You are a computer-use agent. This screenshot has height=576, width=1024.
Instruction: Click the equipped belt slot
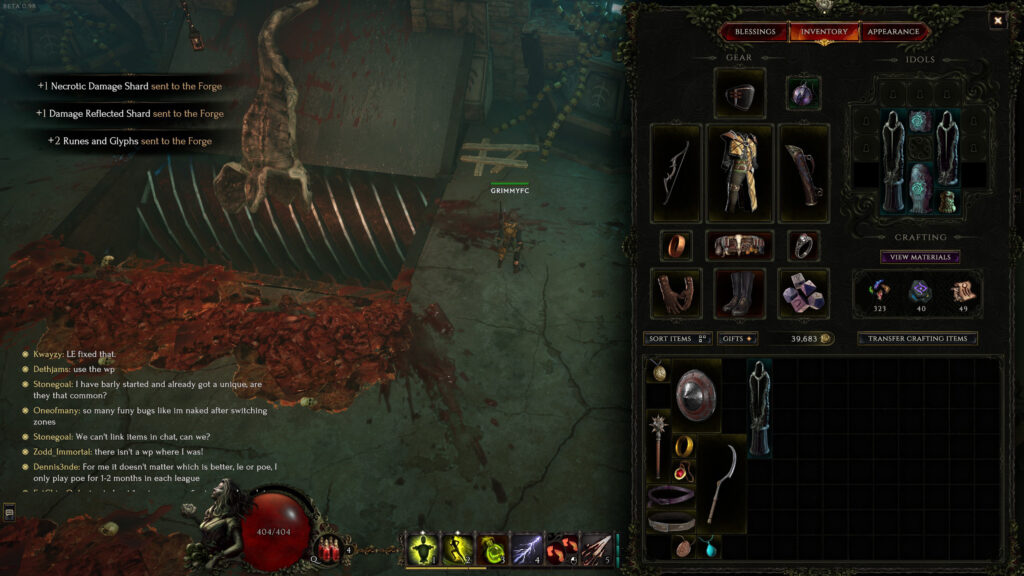point(740,245)
